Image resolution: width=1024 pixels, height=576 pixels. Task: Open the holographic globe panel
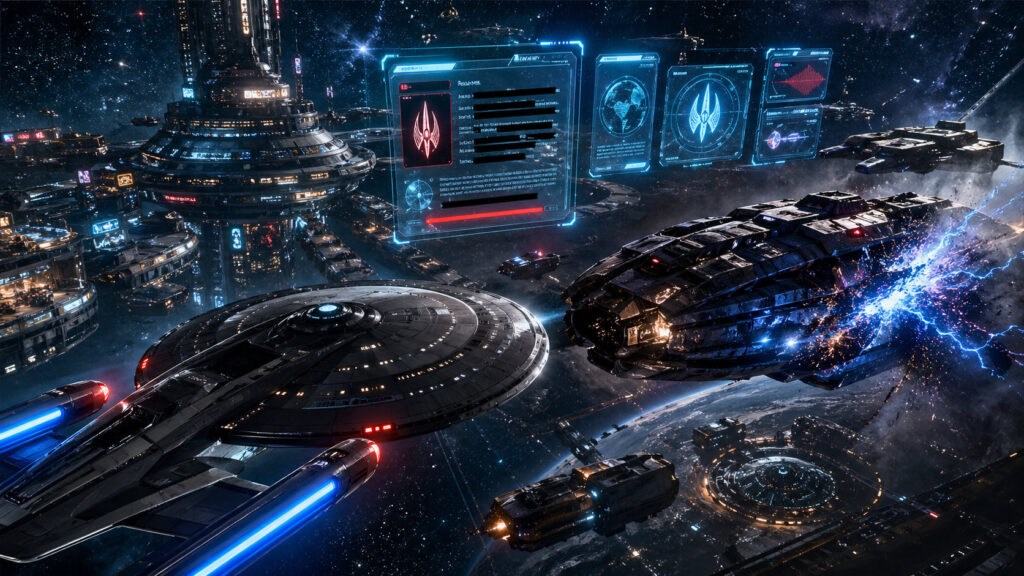pos(625,112)
